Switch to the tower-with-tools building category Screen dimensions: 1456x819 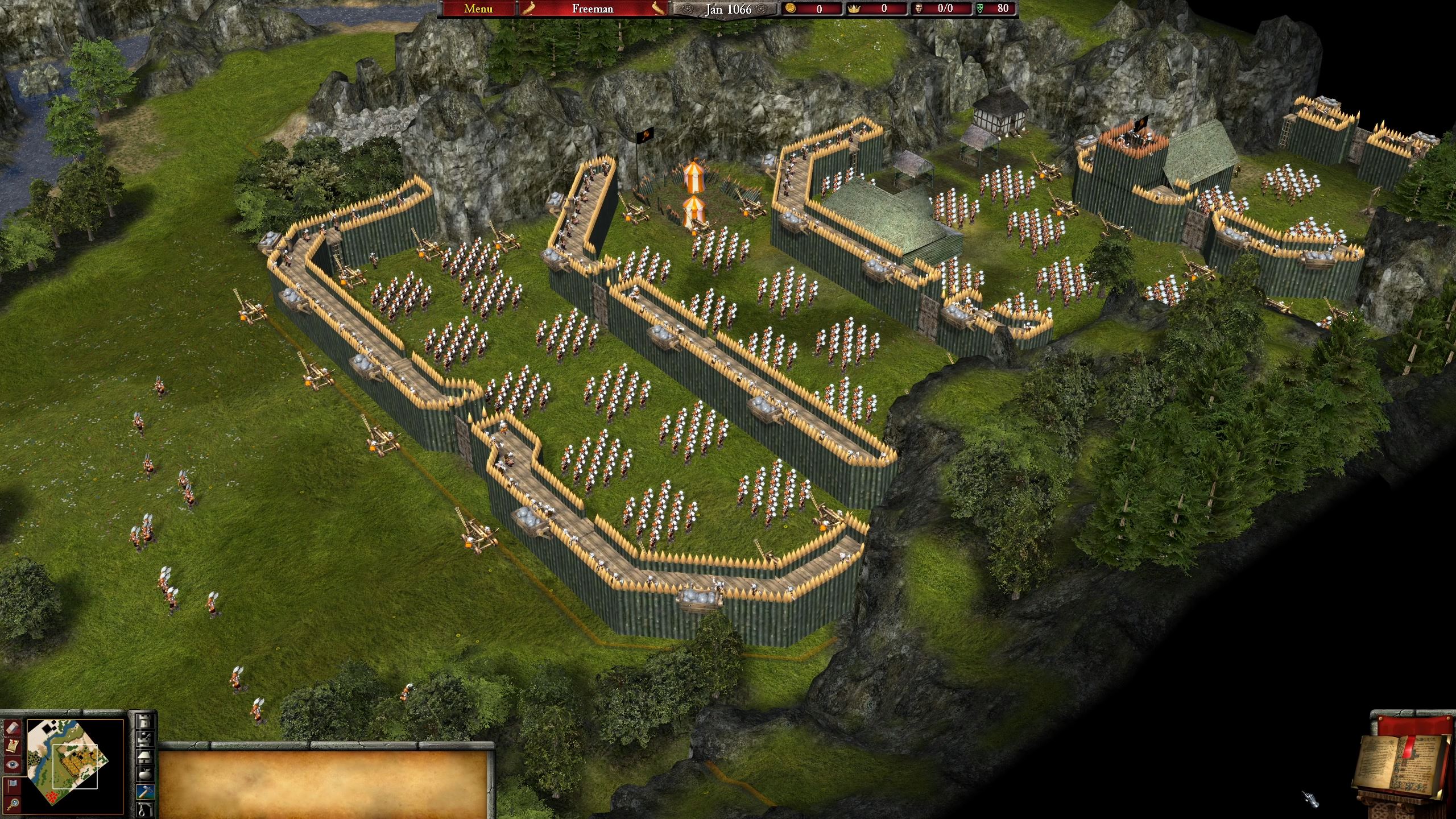click(146, 738)
